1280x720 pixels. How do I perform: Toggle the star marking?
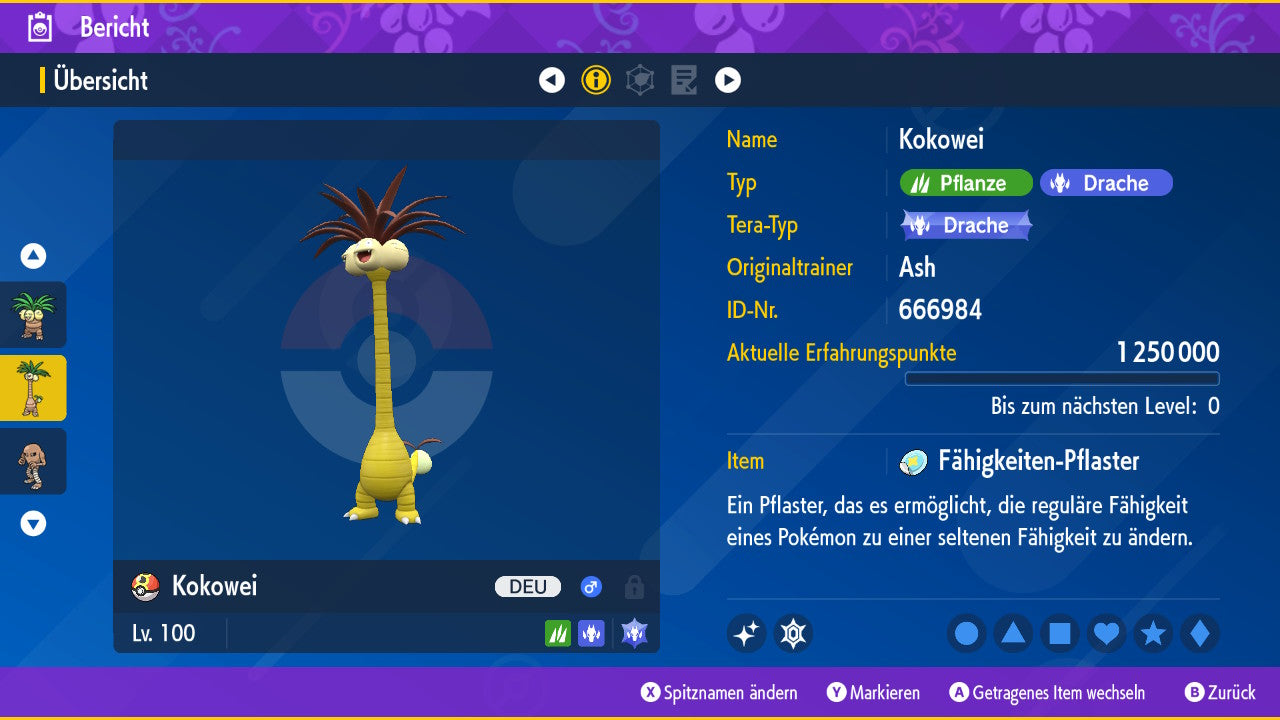point(1153,633)
